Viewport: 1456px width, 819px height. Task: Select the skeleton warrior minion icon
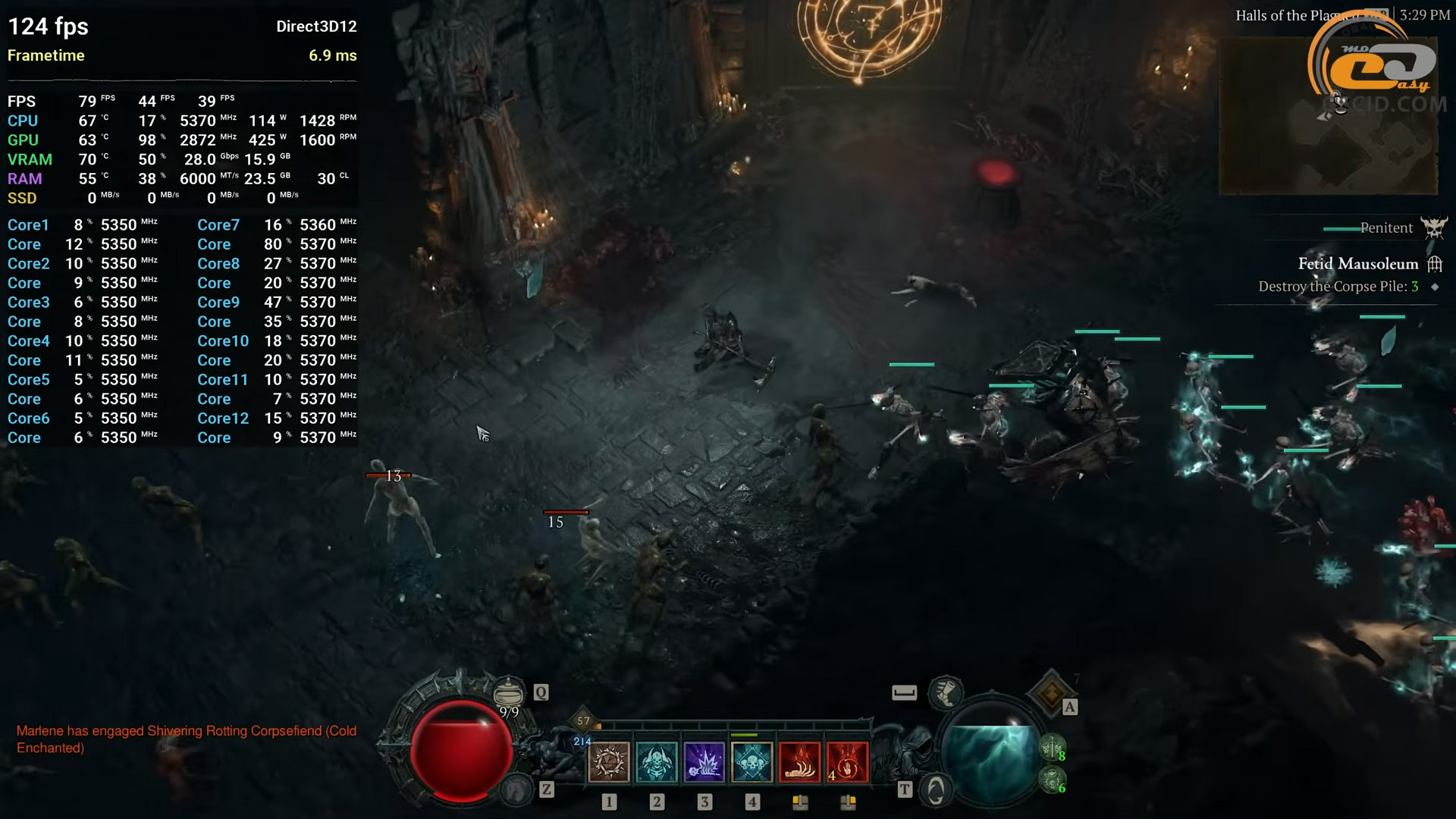point(1052,748)
